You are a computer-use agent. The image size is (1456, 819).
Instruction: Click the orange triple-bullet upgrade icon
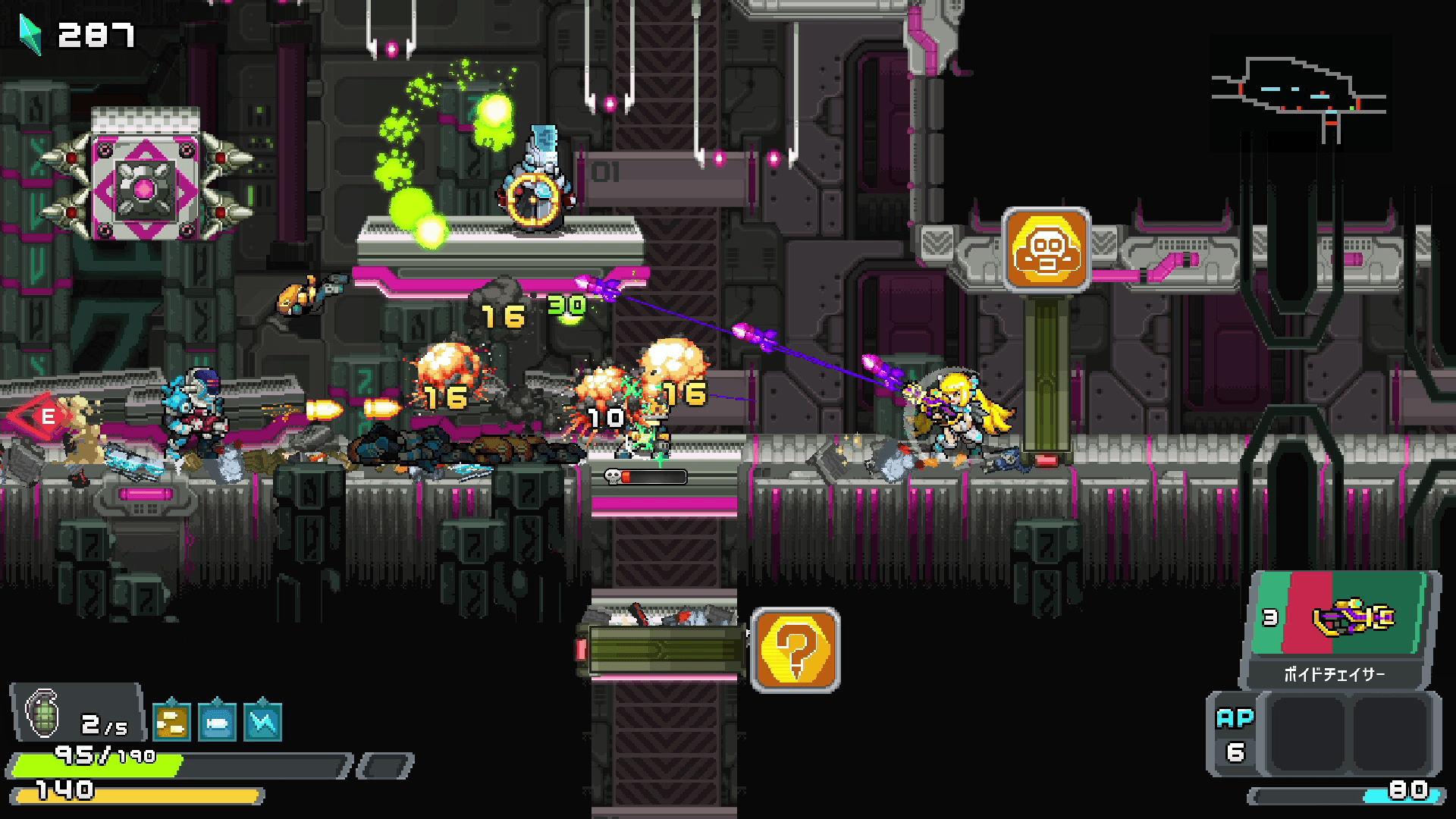click(171, 722)
